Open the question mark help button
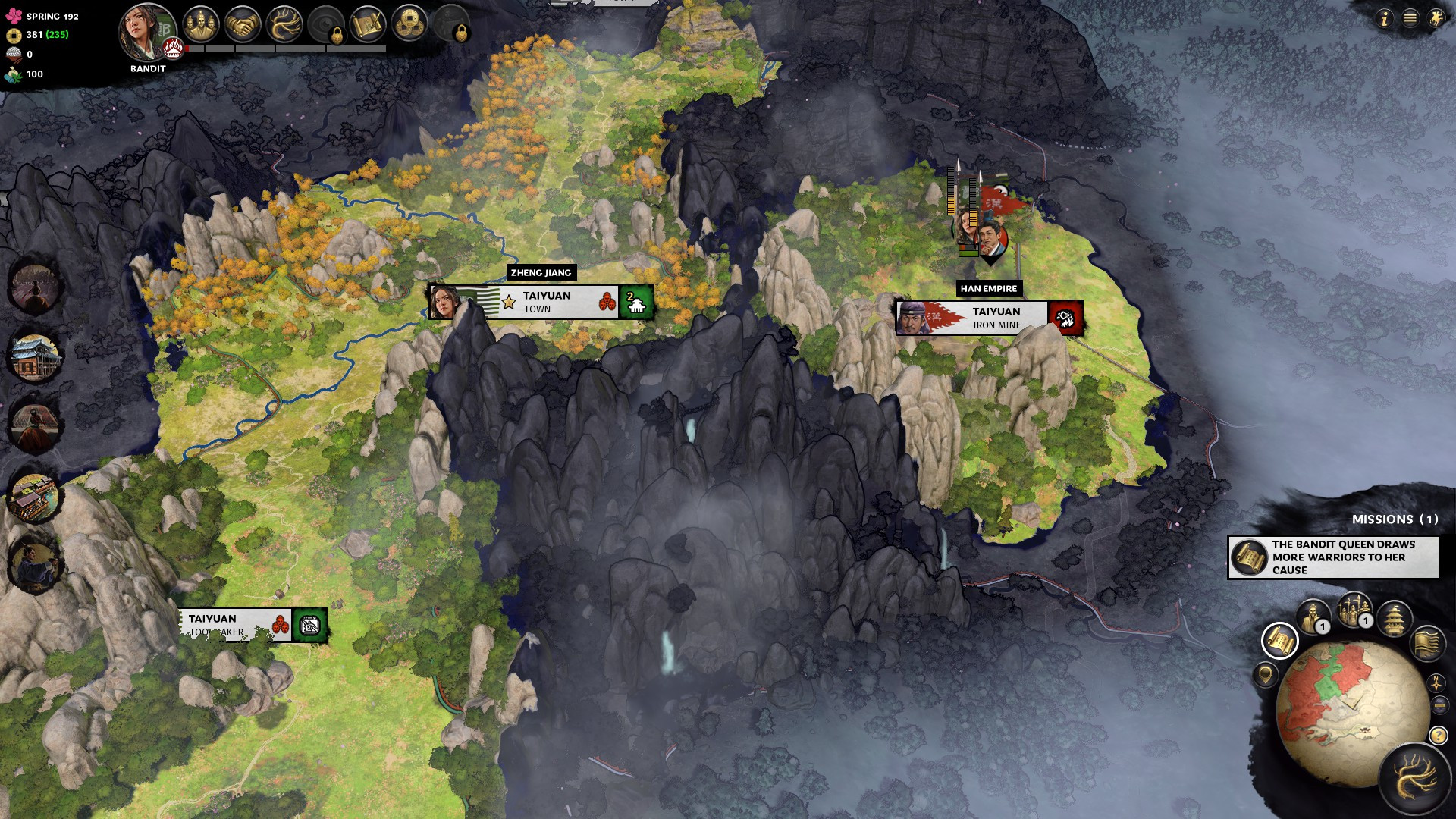This screenshot has width=1456, height=819. (1438, 736)
